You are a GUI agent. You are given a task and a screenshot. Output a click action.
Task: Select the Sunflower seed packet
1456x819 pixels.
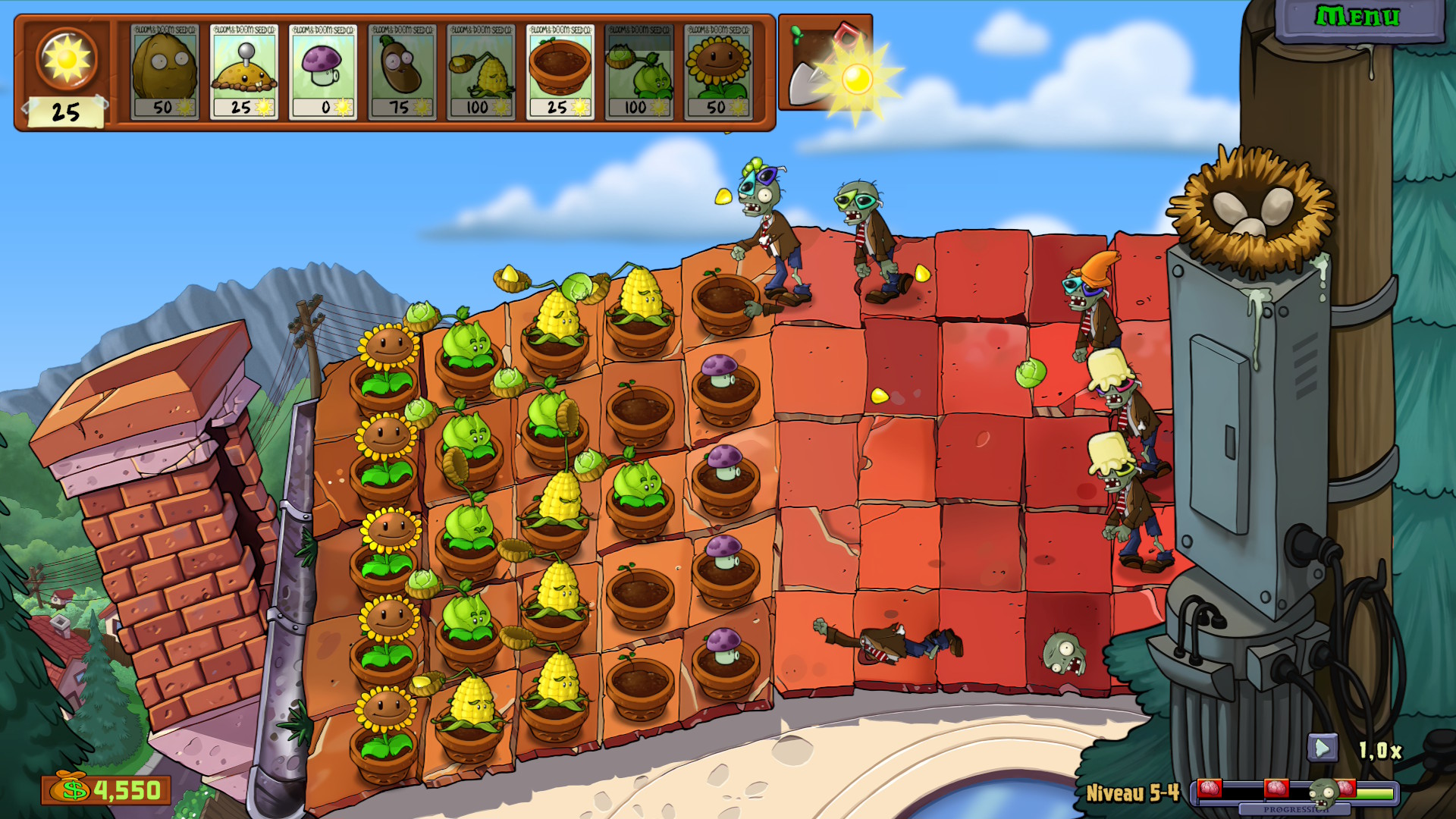coord(718,72)
